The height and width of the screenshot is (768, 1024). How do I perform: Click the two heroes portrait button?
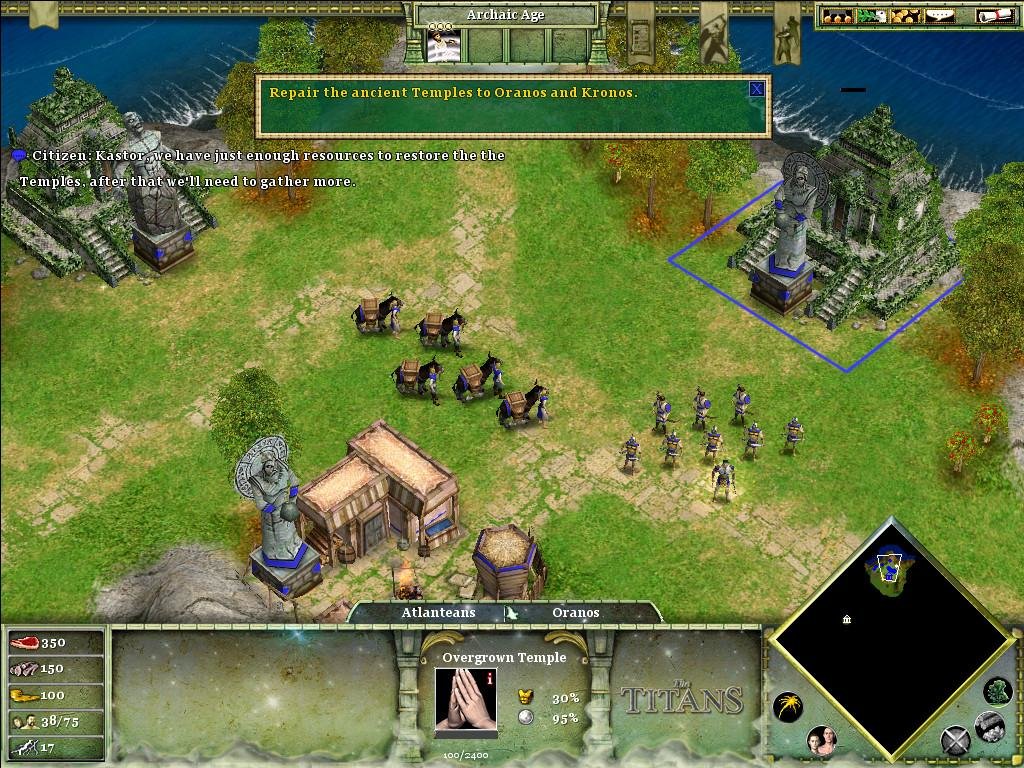[820, 741]
